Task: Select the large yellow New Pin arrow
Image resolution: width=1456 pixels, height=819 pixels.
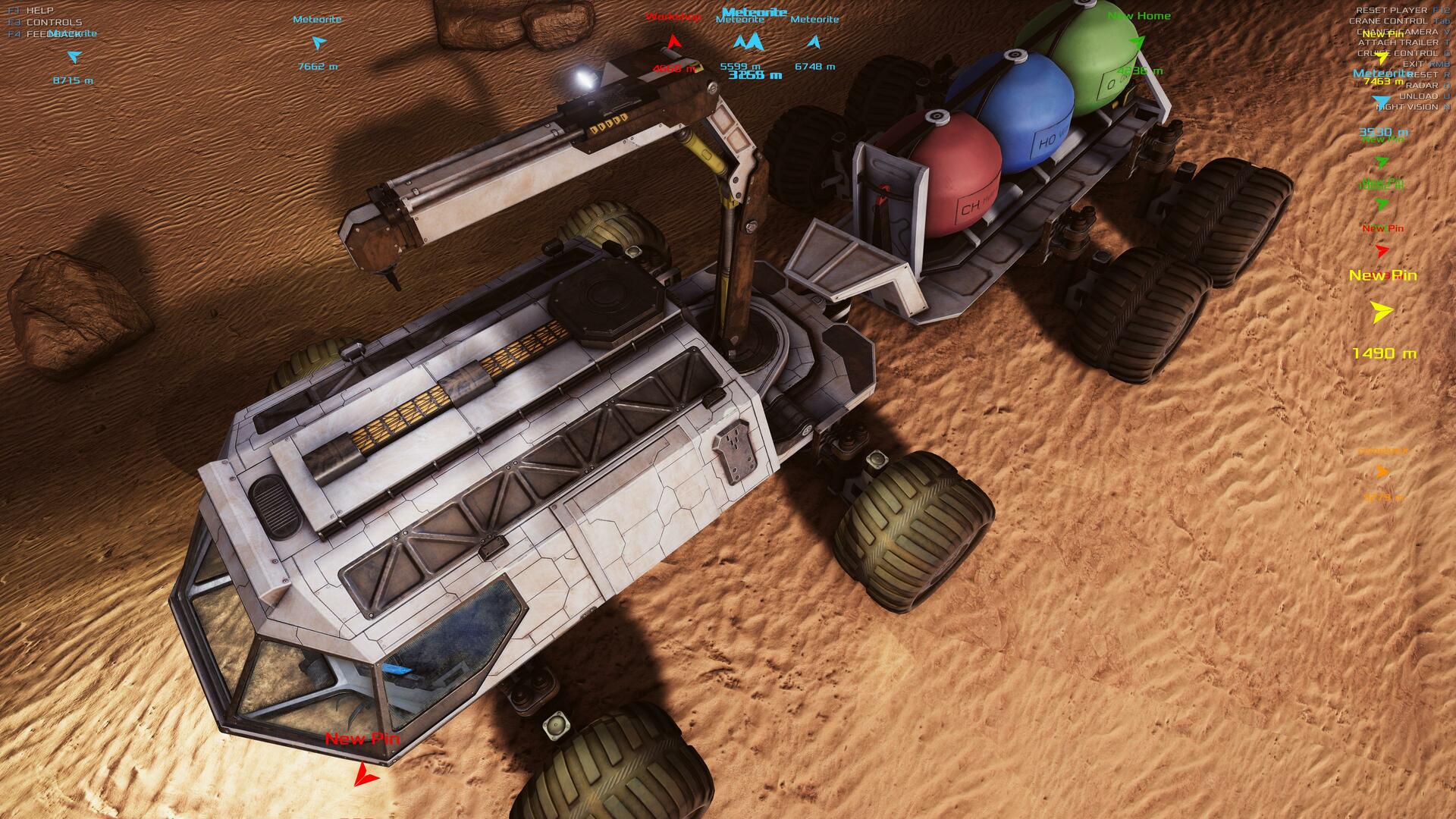Action: [x=1382, y=312]
